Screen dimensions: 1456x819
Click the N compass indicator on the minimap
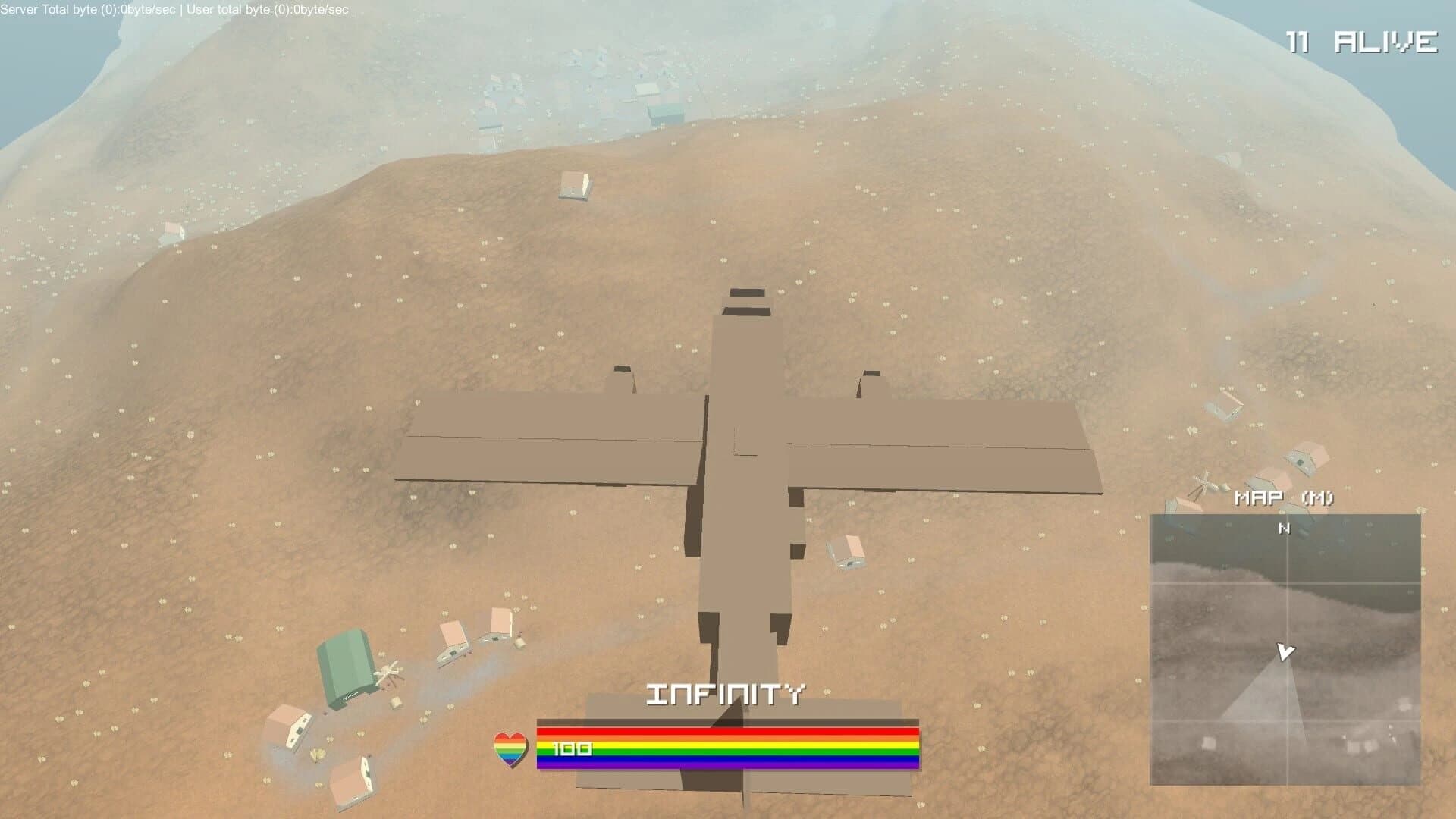pos(1284,529)
